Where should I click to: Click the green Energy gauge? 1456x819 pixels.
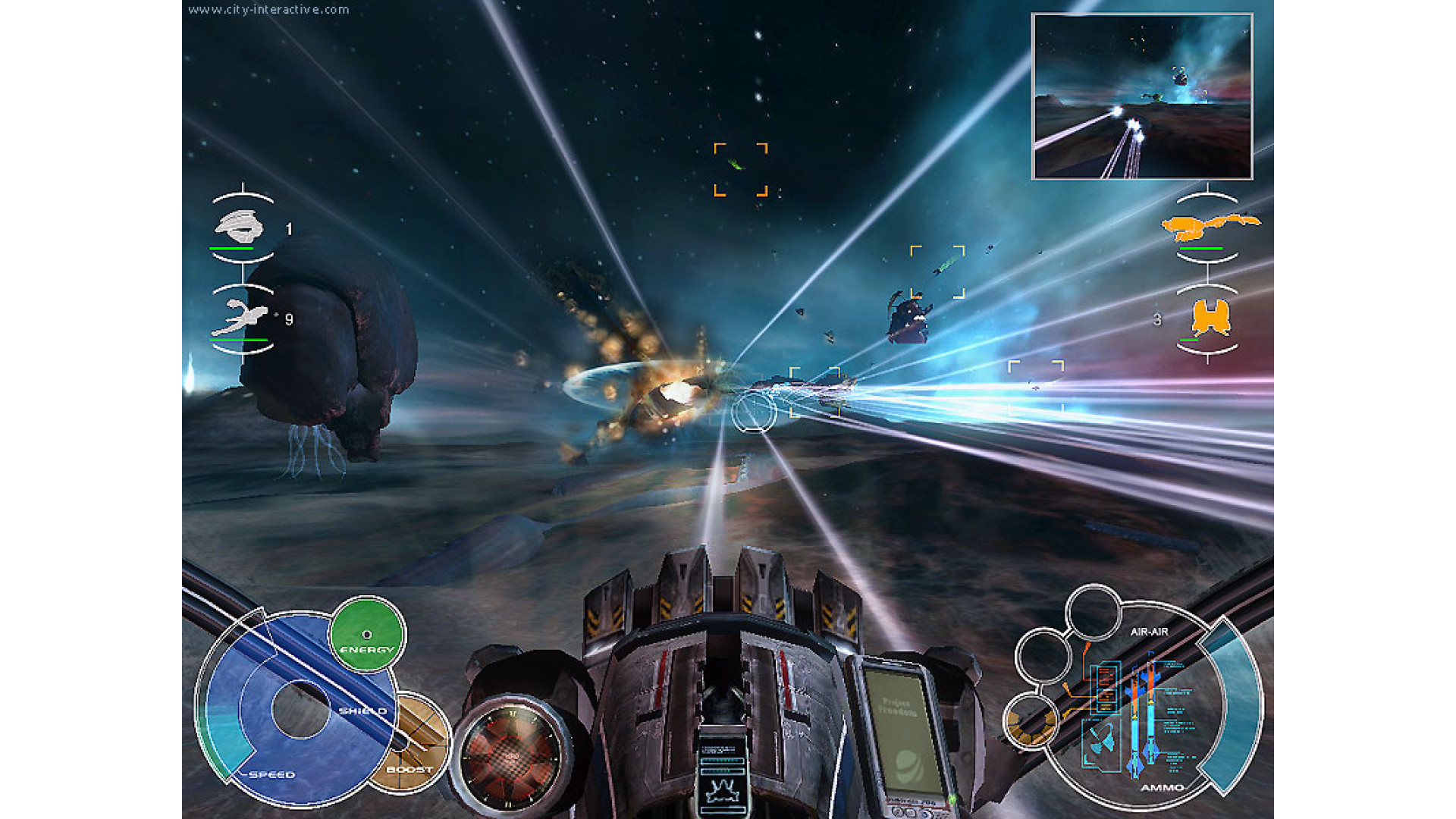pos(368,634)
